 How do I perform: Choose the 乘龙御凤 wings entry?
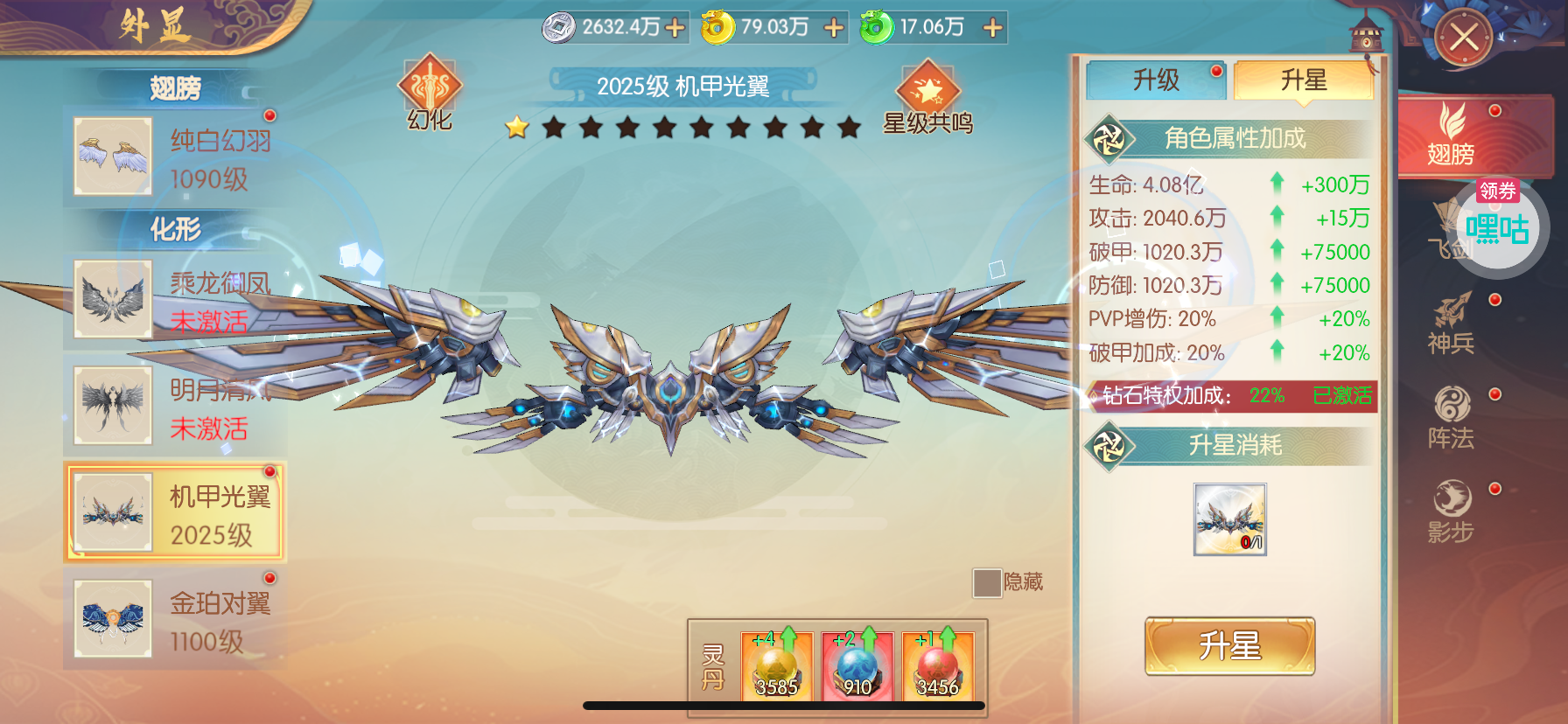pos(174,300)
